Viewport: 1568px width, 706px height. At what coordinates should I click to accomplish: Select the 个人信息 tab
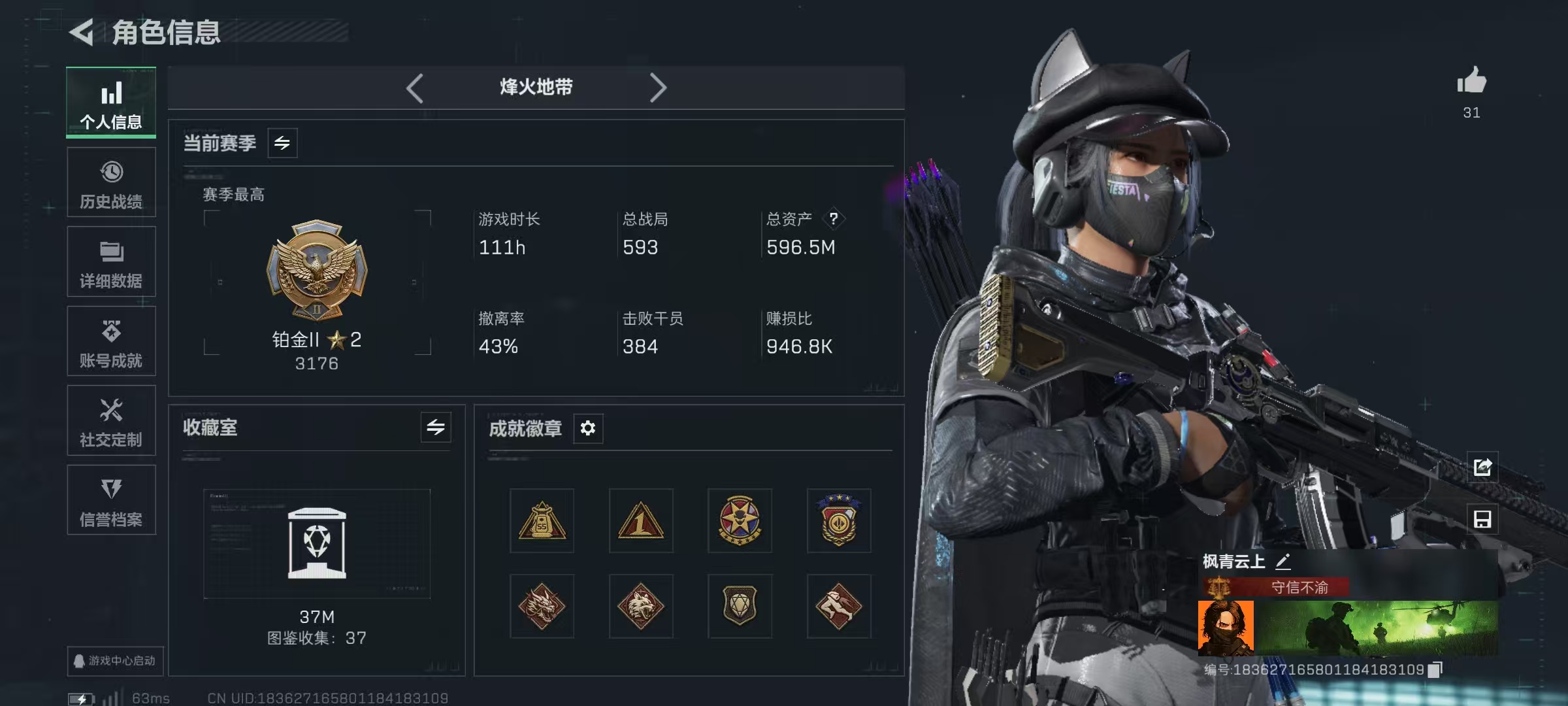click(x=111, y=103)
